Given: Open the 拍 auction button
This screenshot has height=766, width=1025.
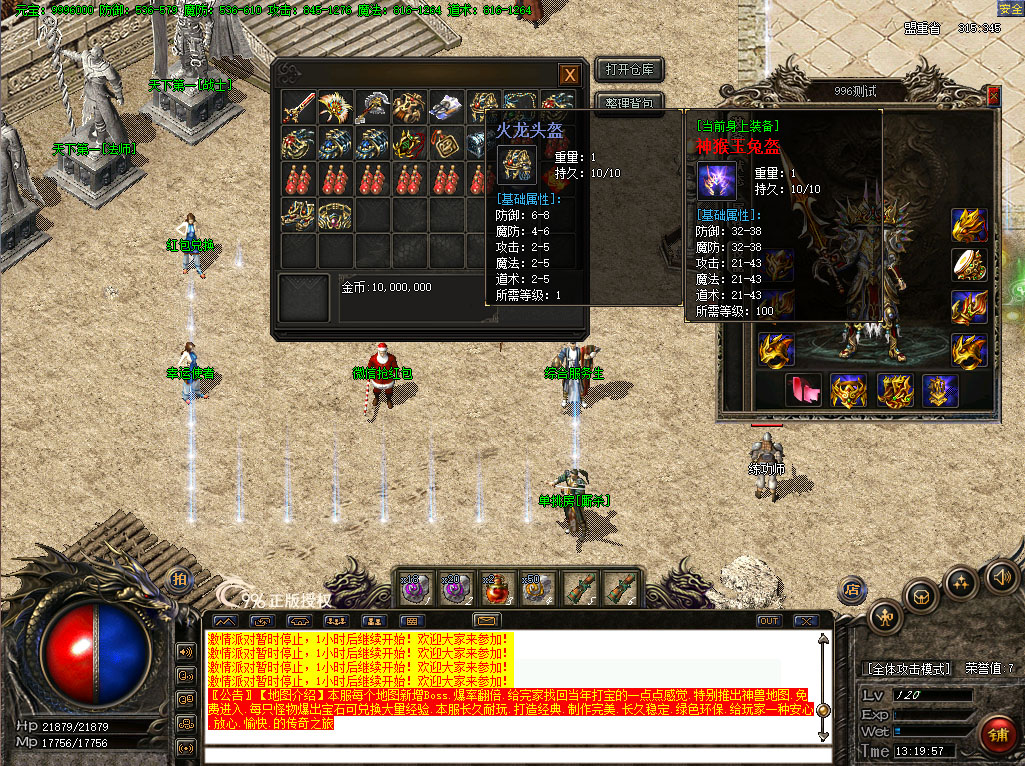Looking at the screenshot, I should point(180,580).
